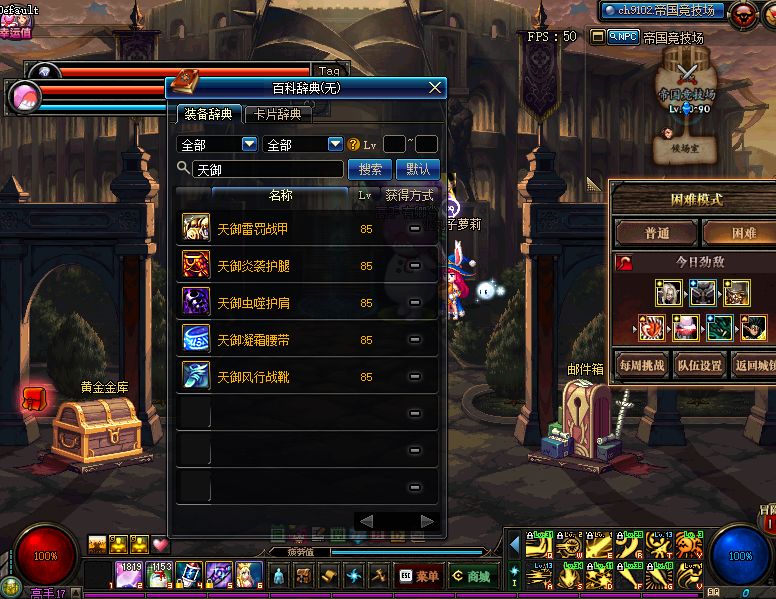Viewport: 776px width, 599px height.
Task: Switch to the 卡片辞典 card dictionary tab
Action: pos(277,114)
